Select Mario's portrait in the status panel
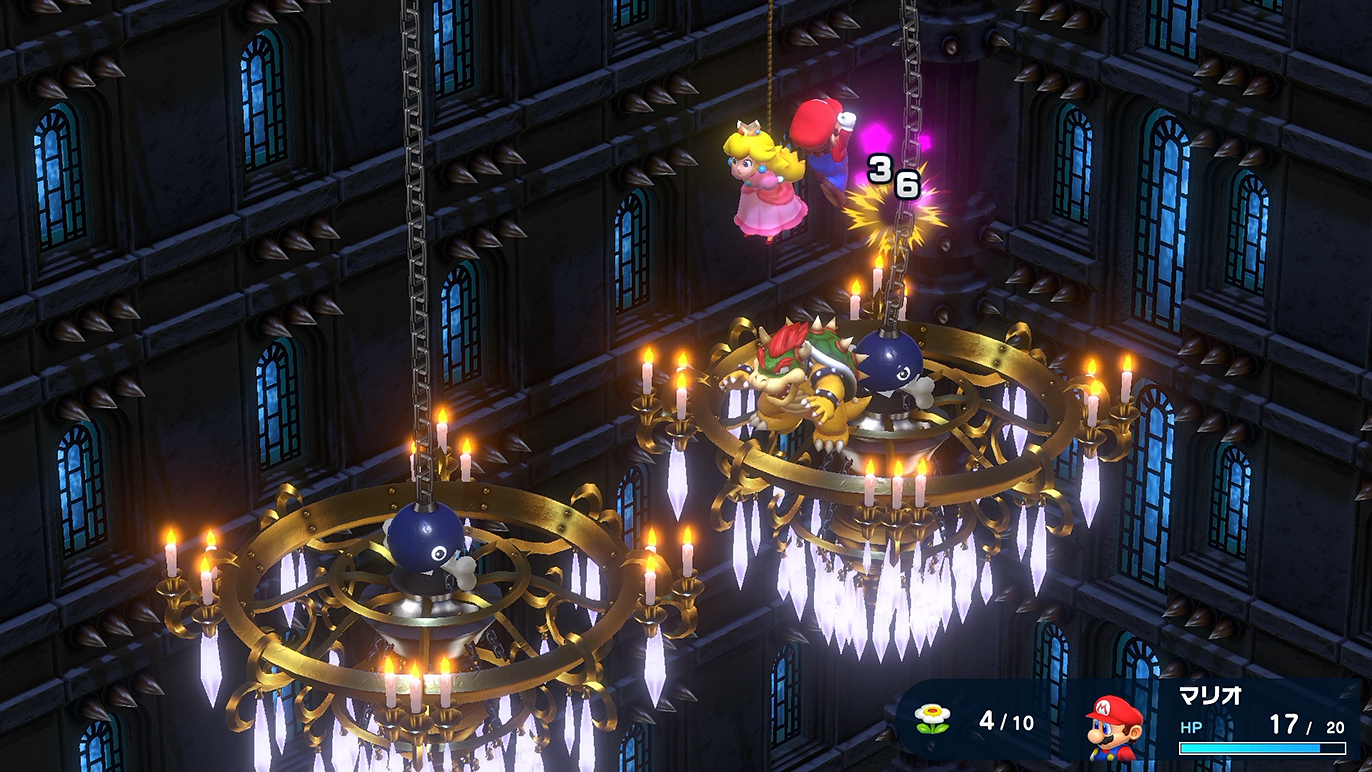 point(1113,725)
